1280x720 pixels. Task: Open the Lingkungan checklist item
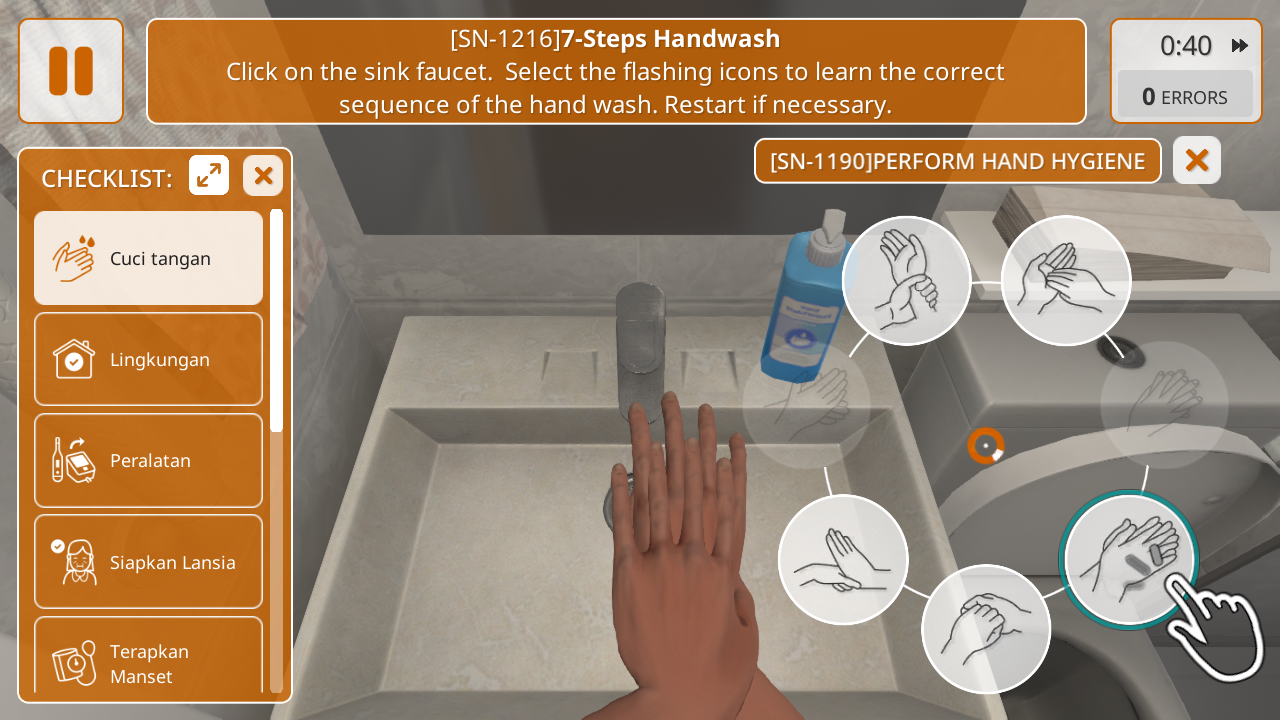[x=148, y=359]
